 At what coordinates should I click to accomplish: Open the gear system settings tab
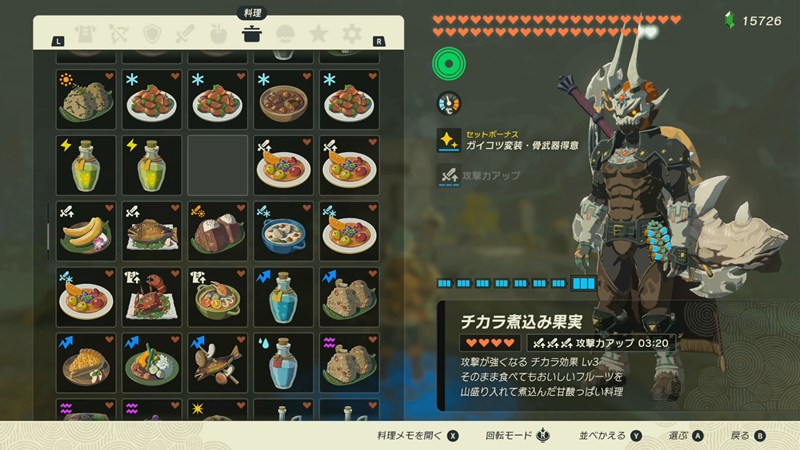(352, 35)
